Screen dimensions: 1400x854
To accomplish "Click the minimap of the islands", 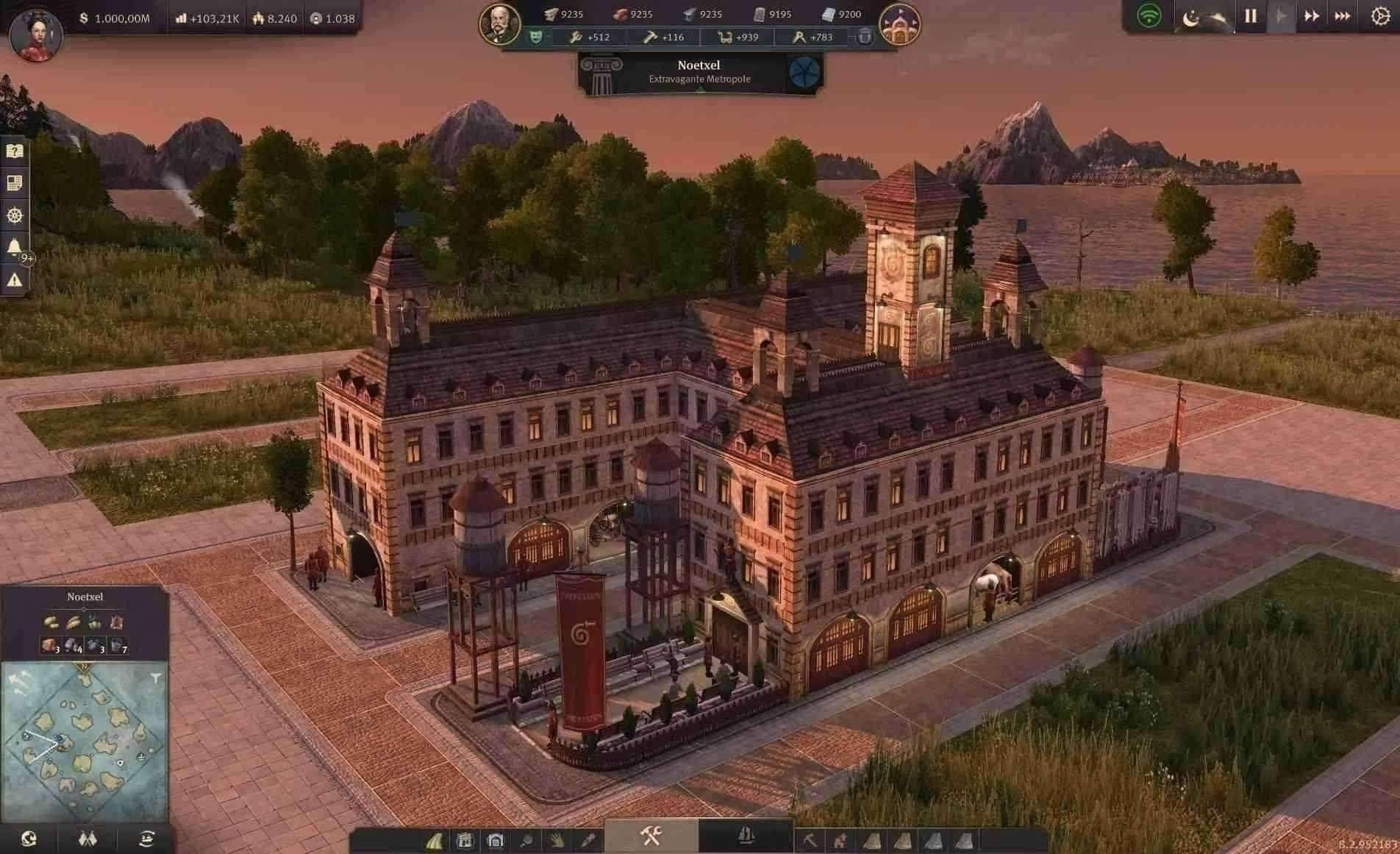I will (84, 741).
